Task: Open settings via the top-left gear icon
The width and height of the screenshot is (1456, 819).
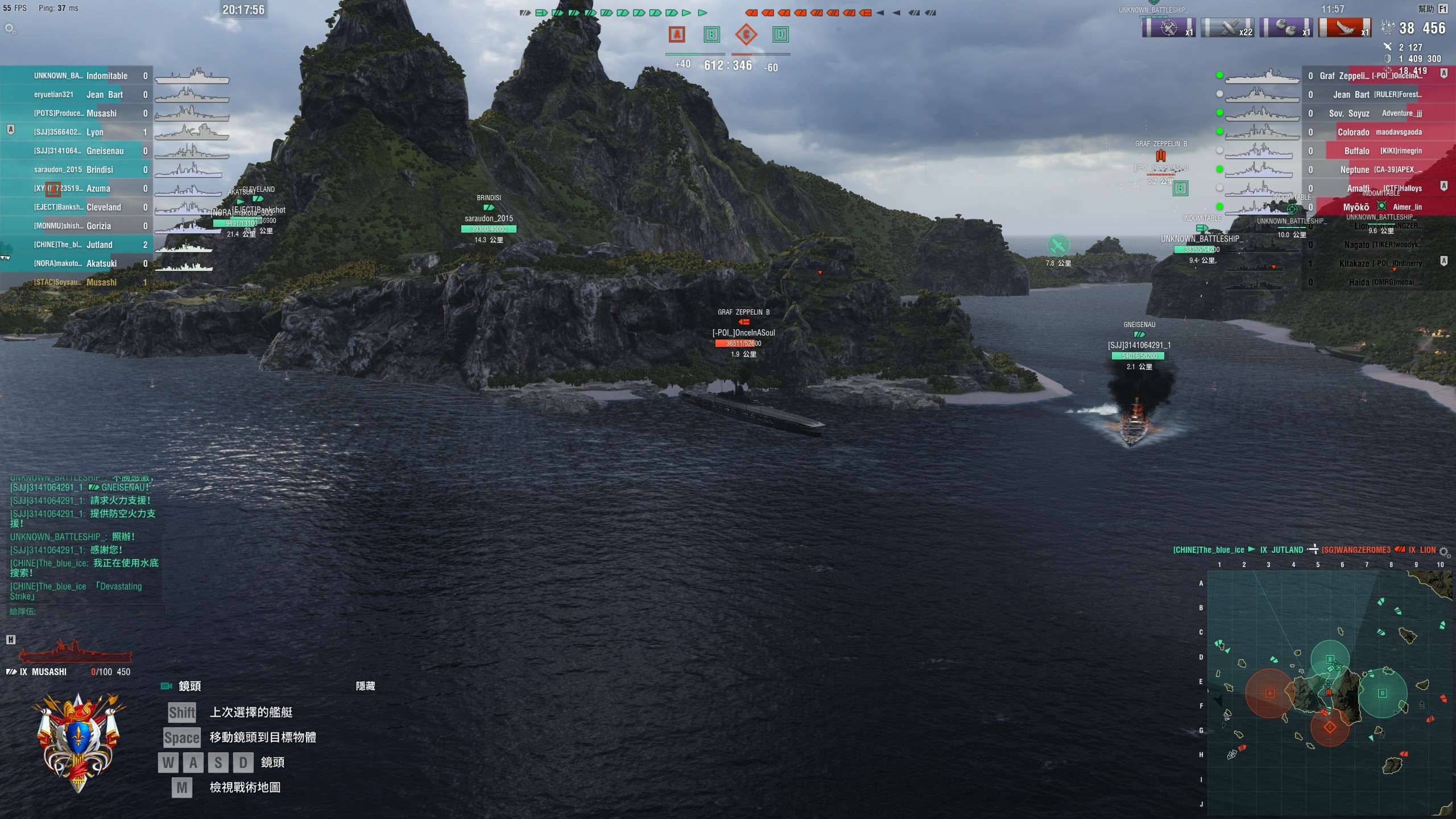Action: point(10,28)
